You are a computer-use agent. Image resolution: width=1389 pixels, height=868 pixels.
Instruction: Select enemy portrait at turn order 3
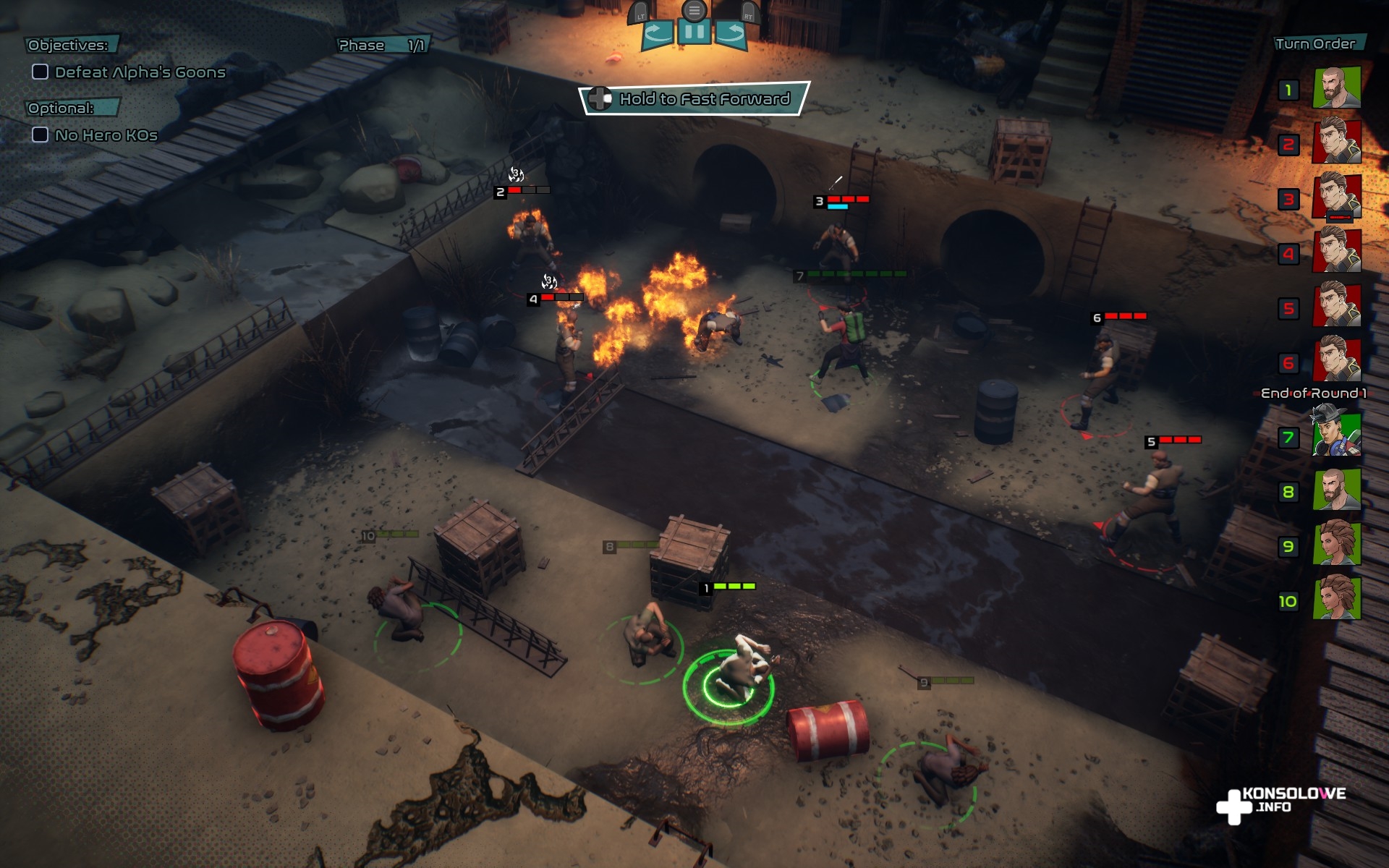(1336, 197)
